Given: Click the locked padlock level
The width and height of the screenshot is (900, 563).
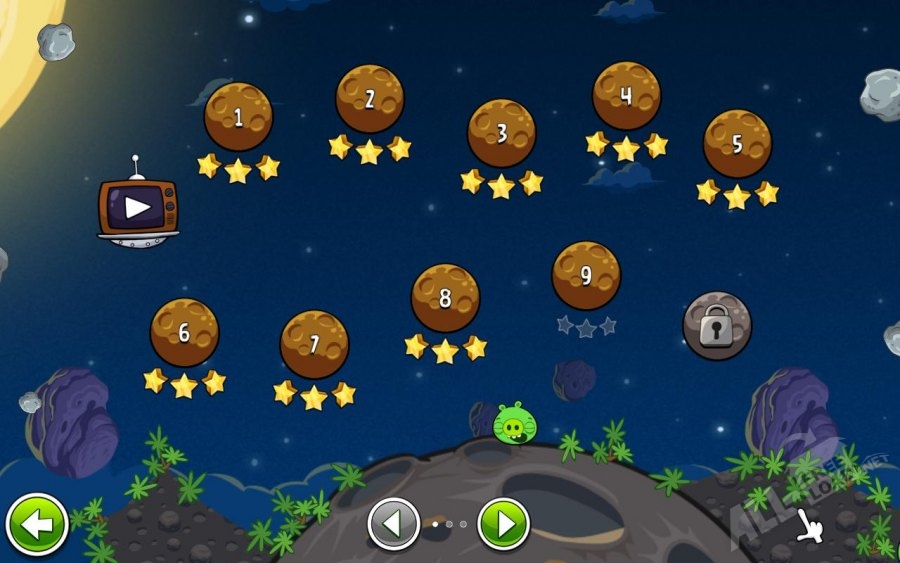Looking at the screenshot, I should point(716,326).
